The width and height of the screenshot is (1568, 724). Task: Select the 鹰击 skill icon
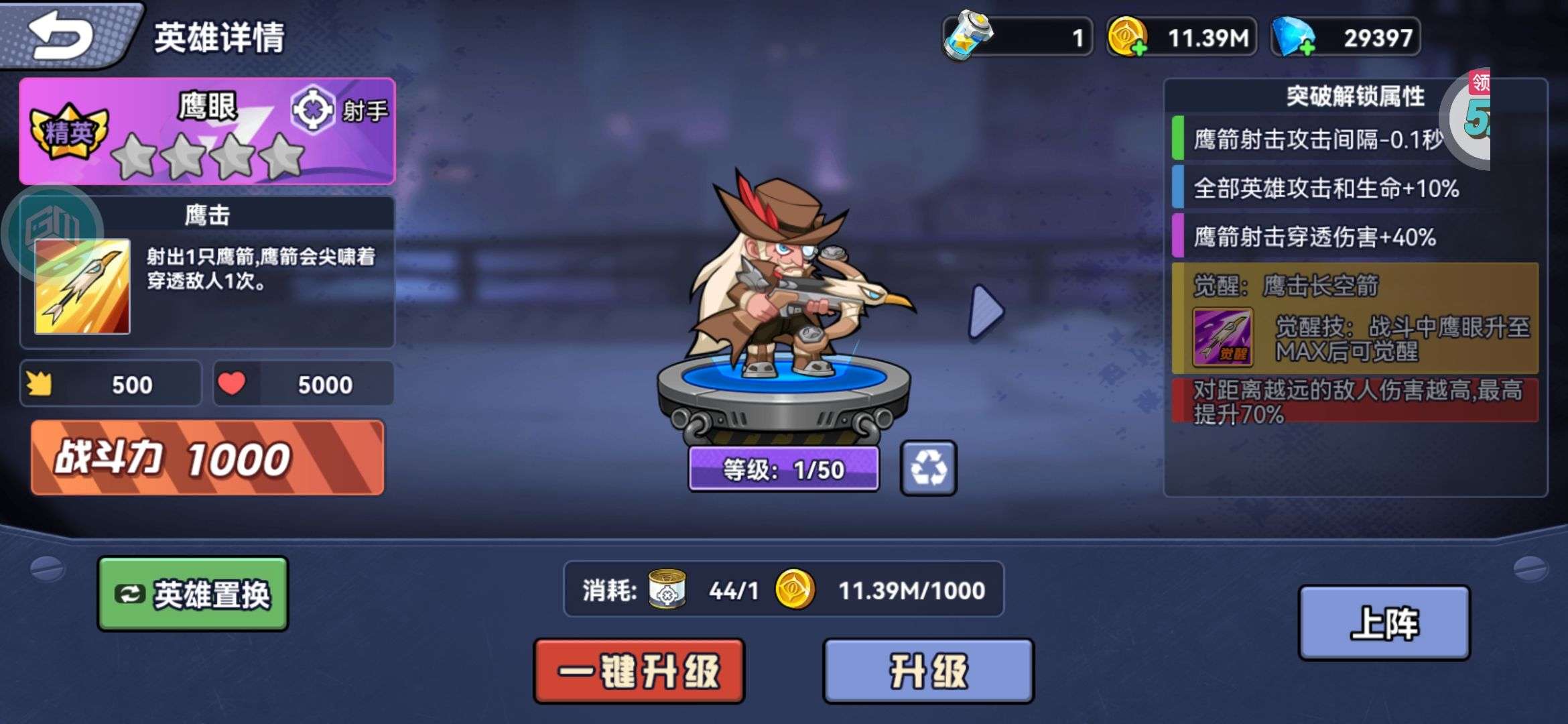(82, 286)
